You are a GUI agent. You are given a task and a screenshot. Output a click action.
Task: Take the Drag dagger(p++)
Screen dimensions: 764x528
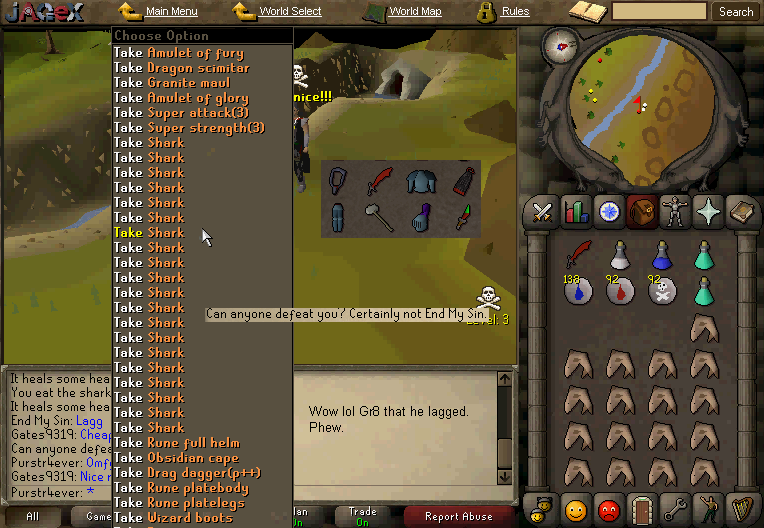(180, 473)
